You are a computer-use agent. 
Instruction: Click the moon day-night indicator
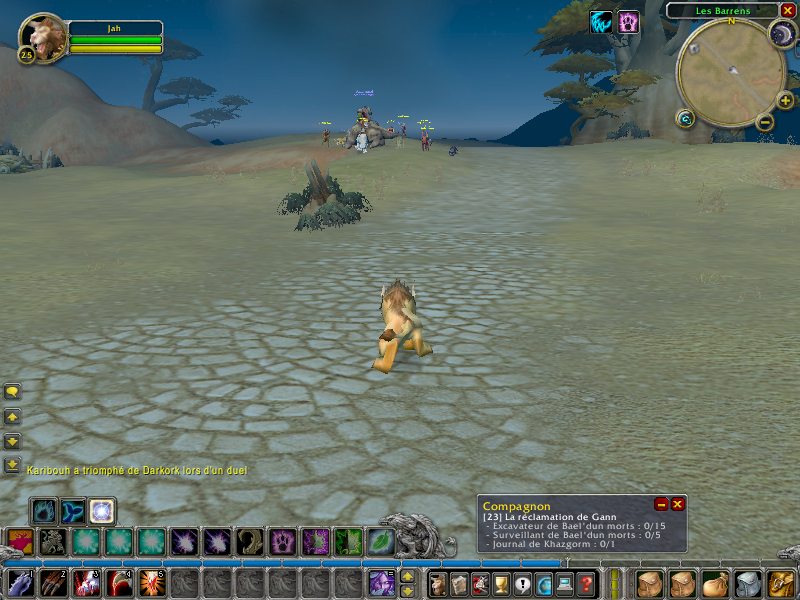(x=781, y=34)
